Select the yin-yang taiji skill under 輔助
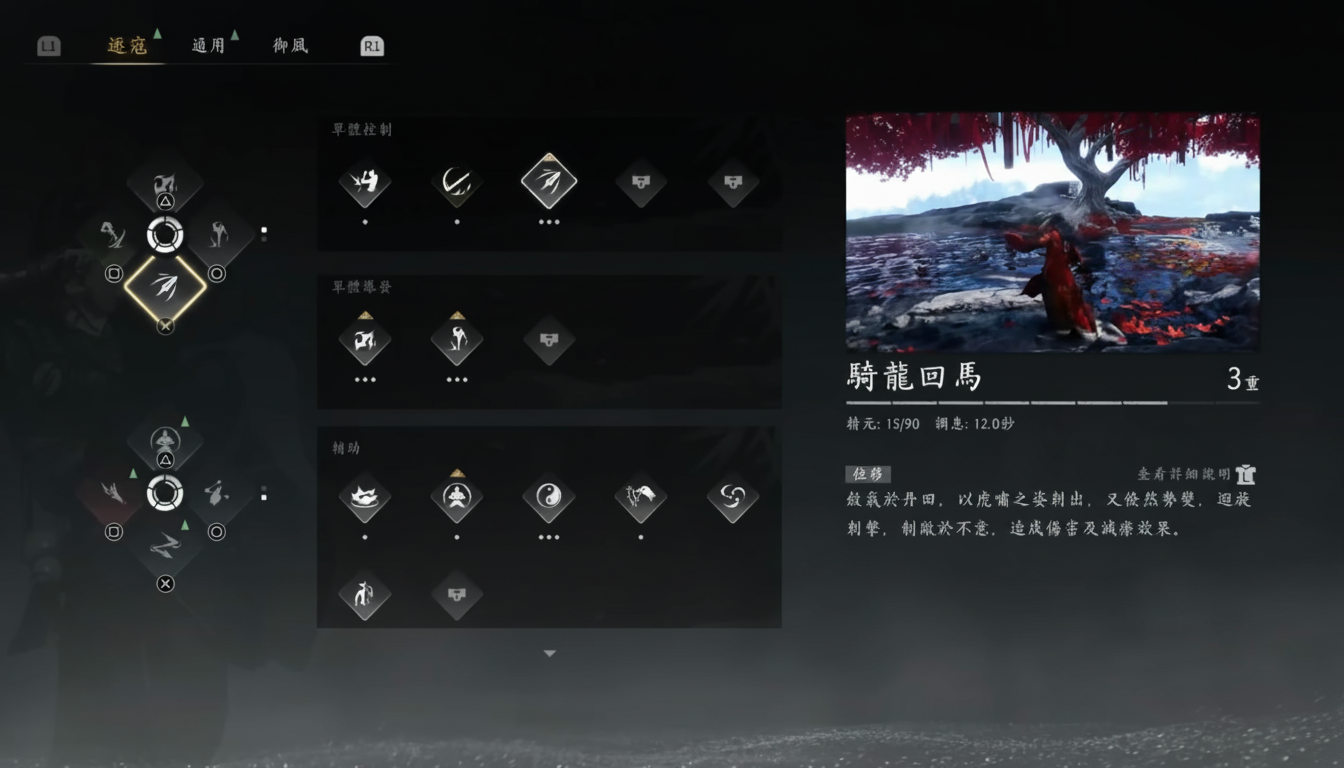This screenshot has height=768, width=1344. point(549,500)
